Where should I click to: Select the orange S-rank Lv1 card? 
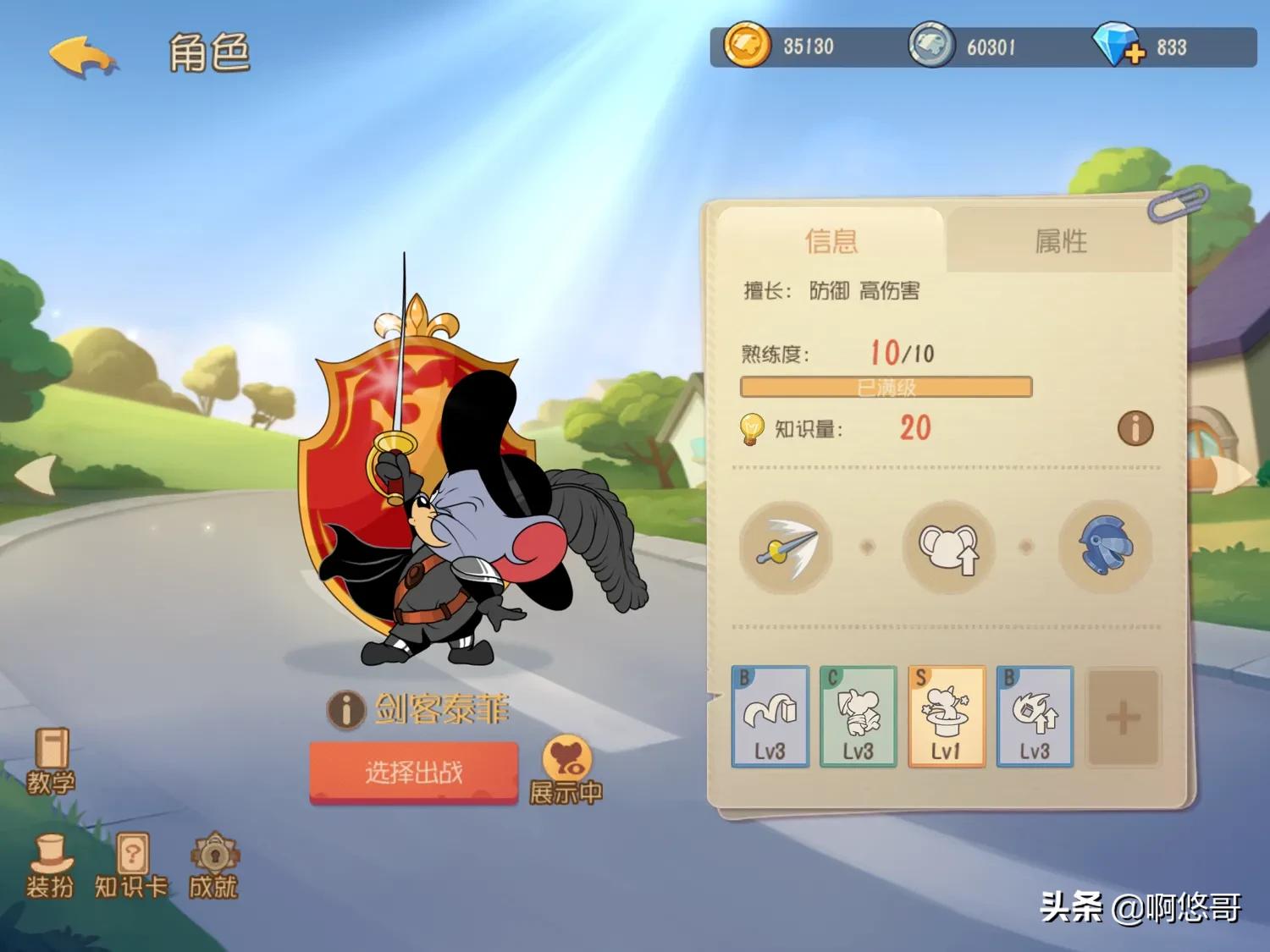(946, 717)
